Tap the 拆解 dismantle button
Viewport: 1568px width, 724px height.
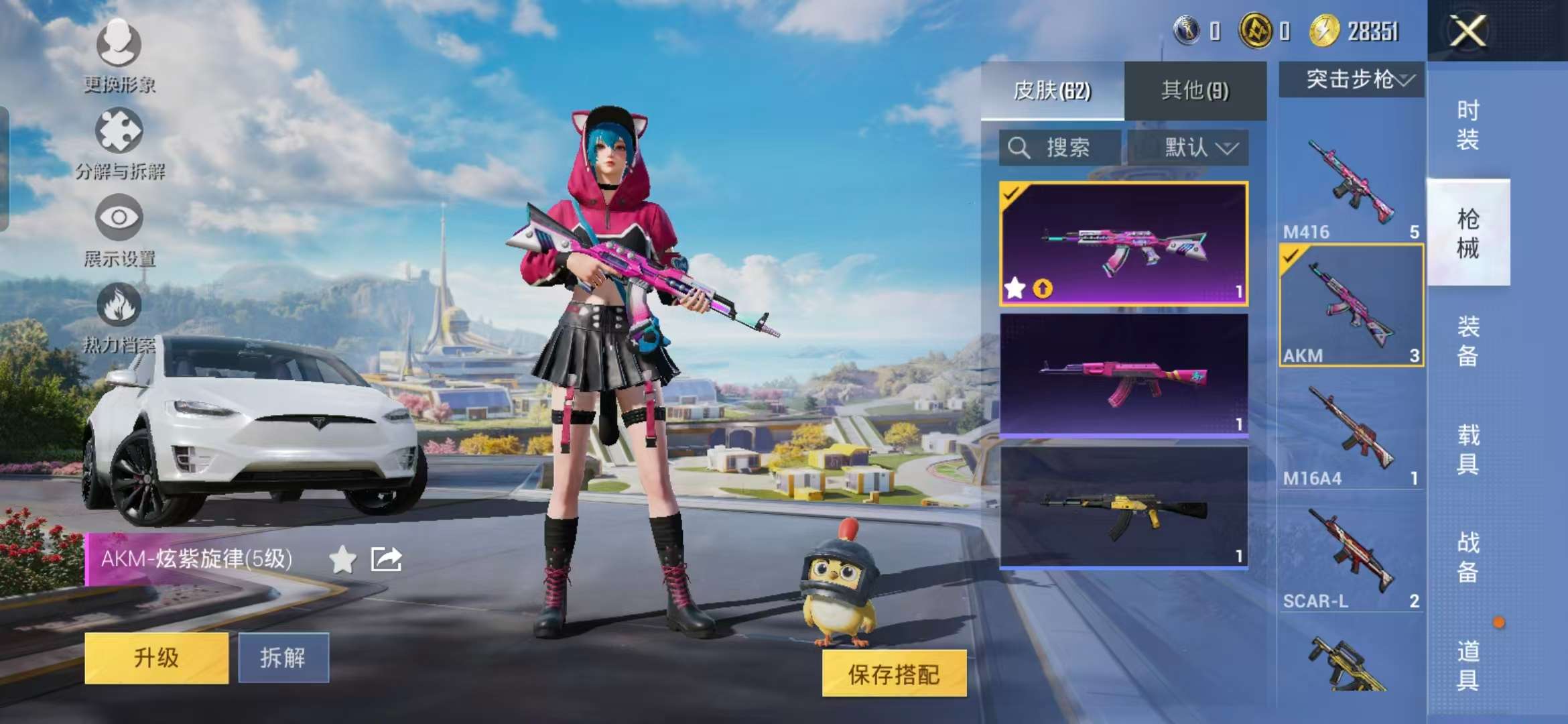[x=283, y=658]
